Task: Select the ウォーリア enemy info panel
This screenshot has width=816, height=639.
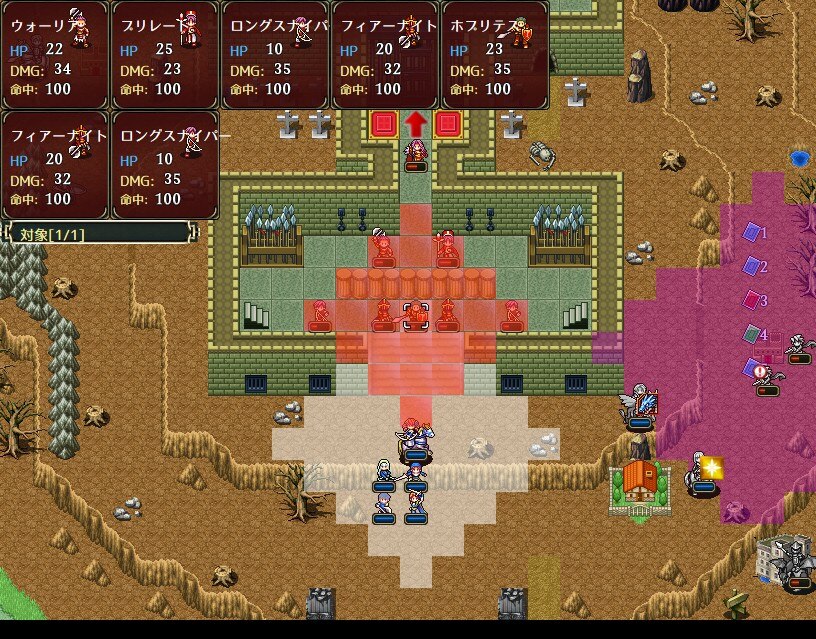Action: pos(55,55)
